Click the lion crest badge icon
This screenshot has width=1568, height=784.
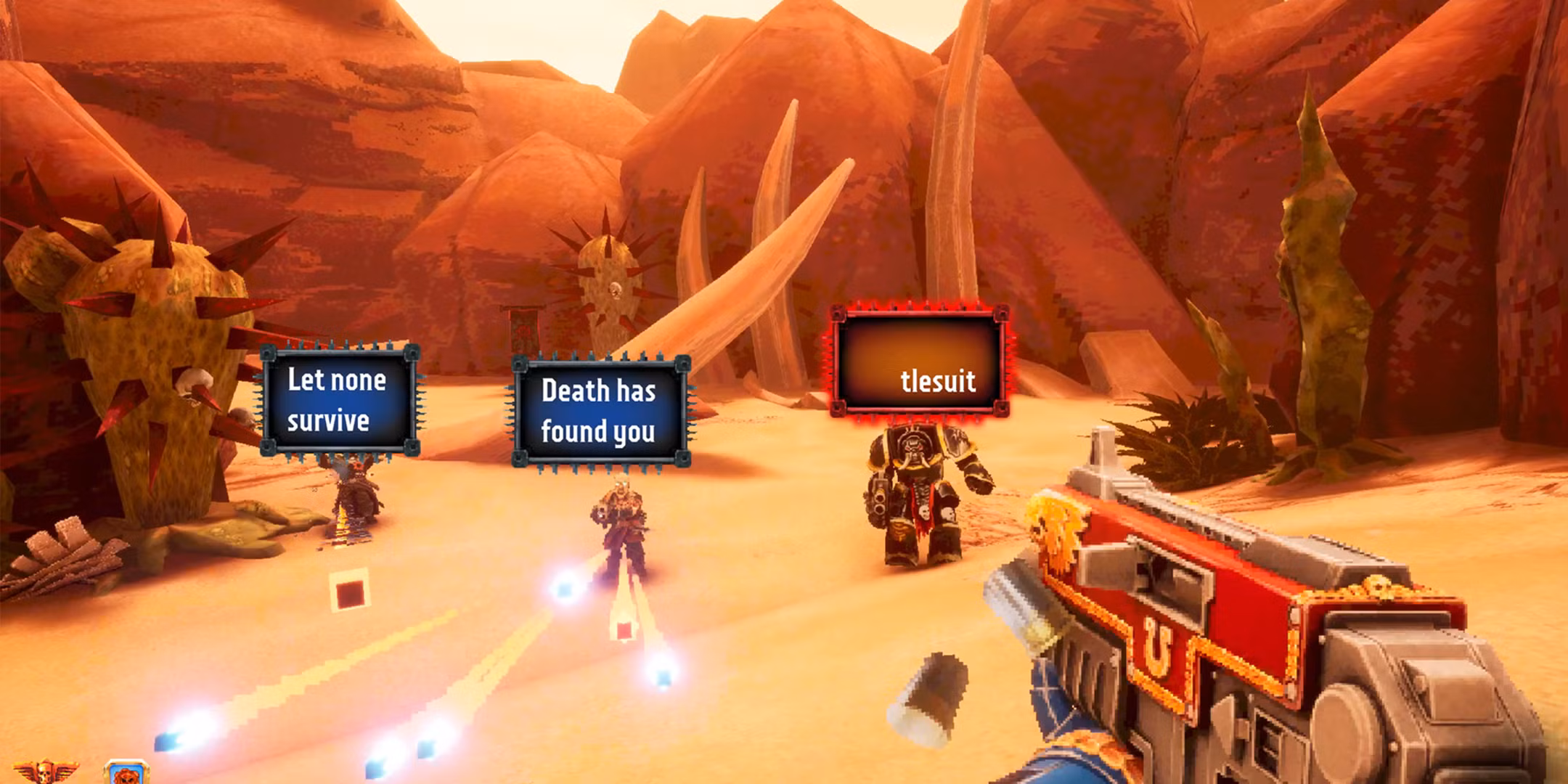click(126, 775)
